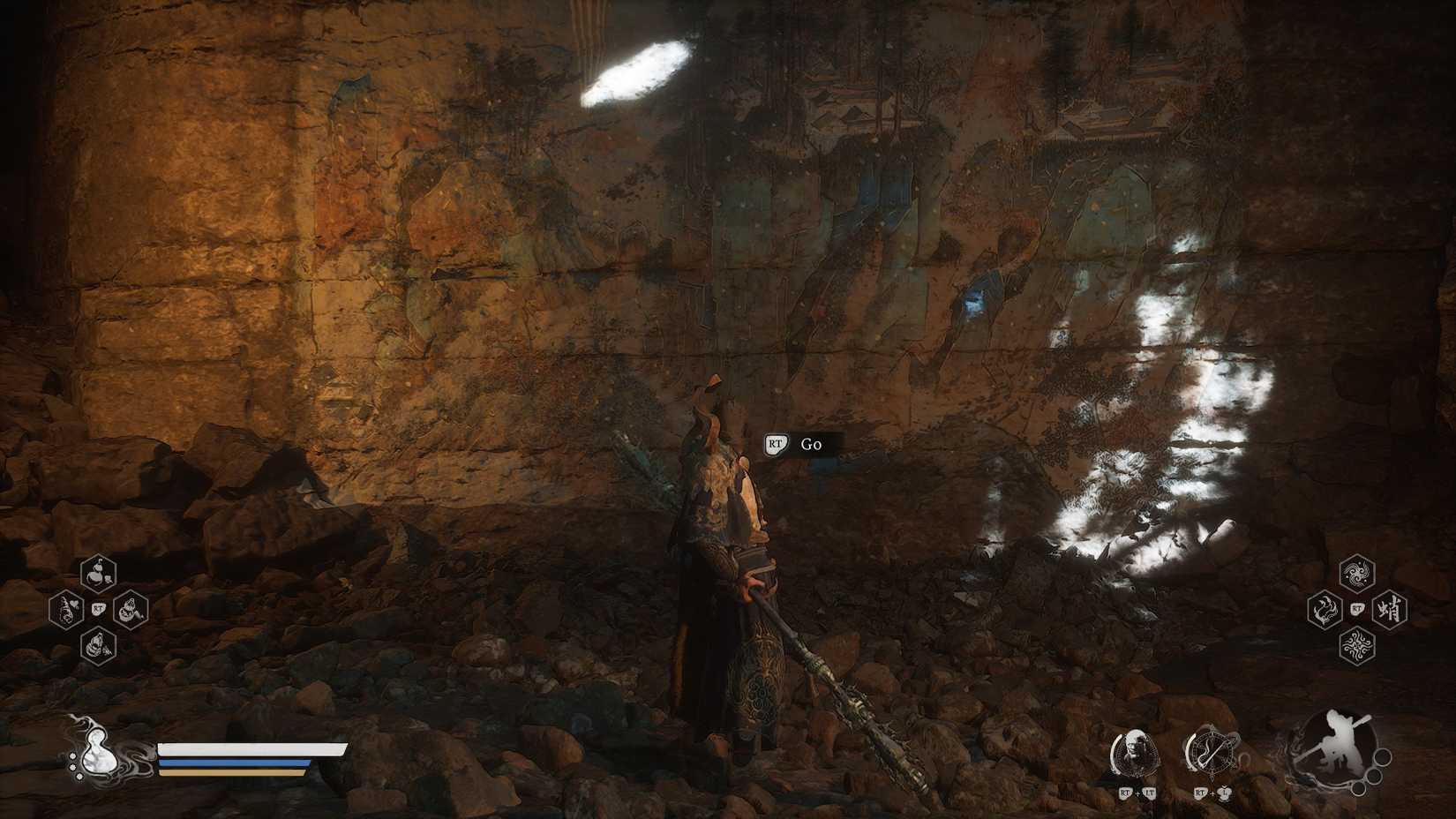Select the wind-pattern spell at bottom of spell wheel

[1355, 645]
